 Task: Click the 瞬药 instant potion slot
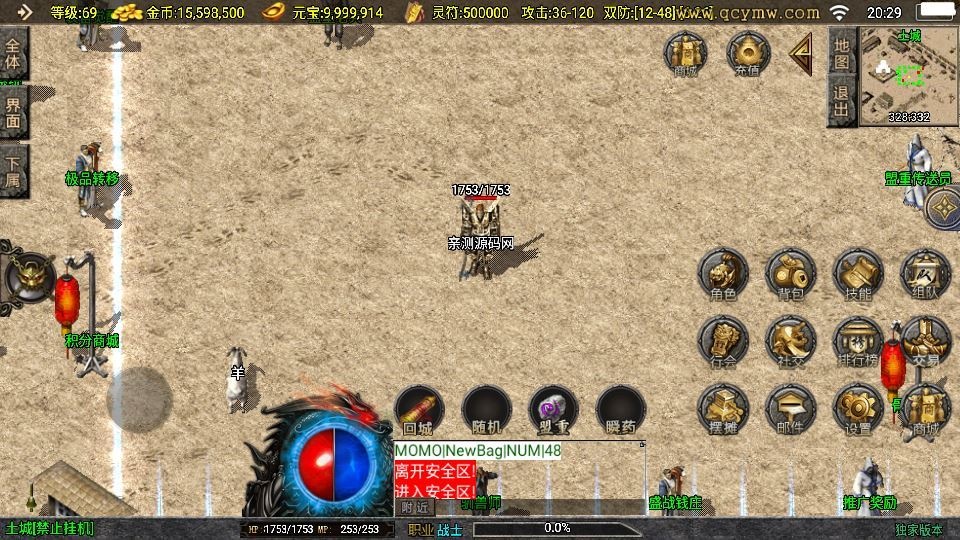620,409
